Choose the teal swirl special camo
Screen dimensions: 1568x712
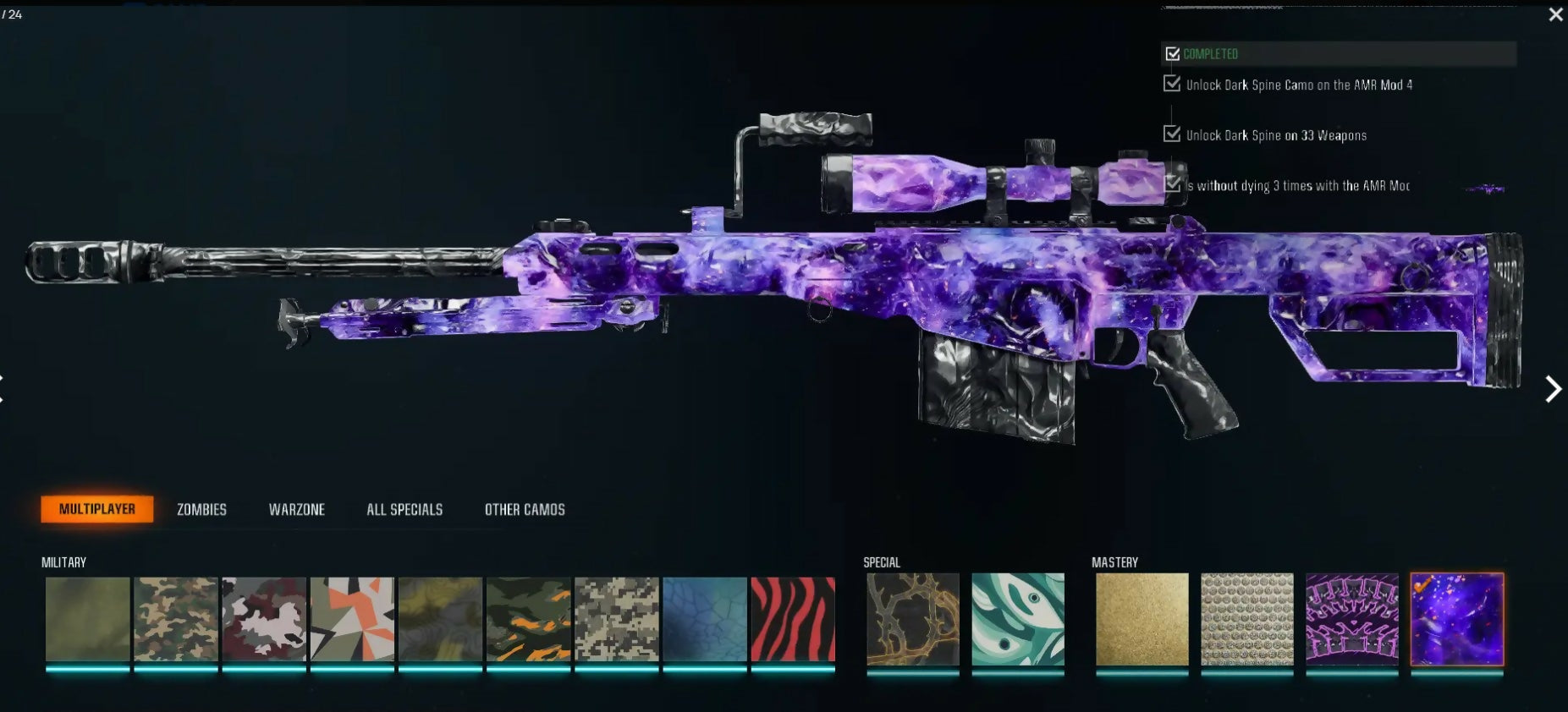(1017, 619)
